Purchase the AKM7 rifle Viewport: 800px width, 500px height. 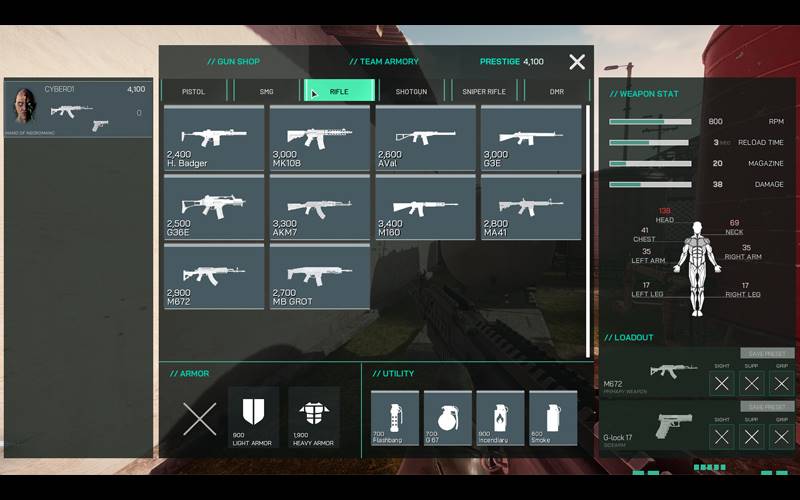(x=320, y=208)
